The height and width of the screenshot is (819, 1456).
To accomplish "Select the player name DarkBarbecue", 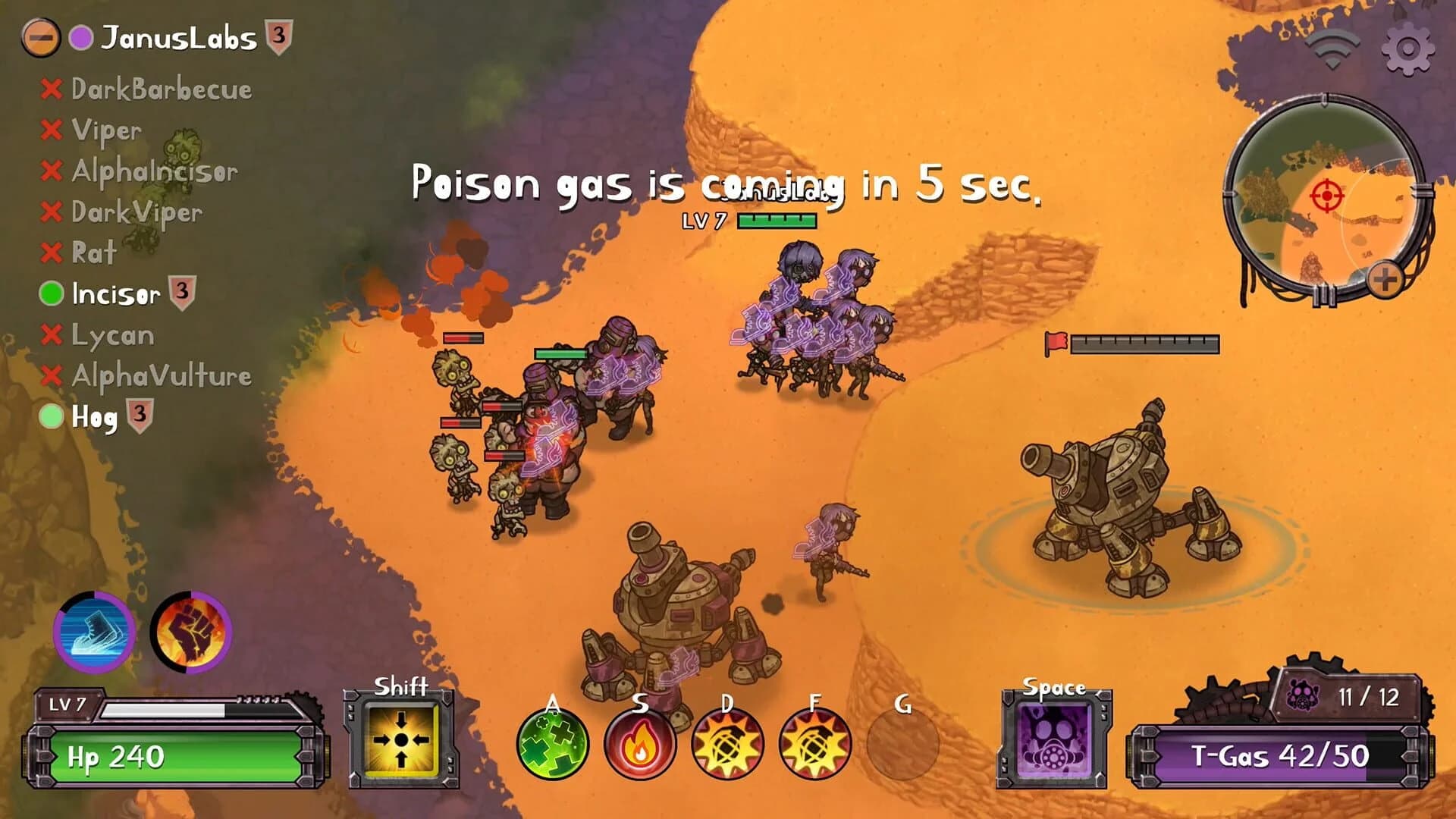I will tap(159, 89).
